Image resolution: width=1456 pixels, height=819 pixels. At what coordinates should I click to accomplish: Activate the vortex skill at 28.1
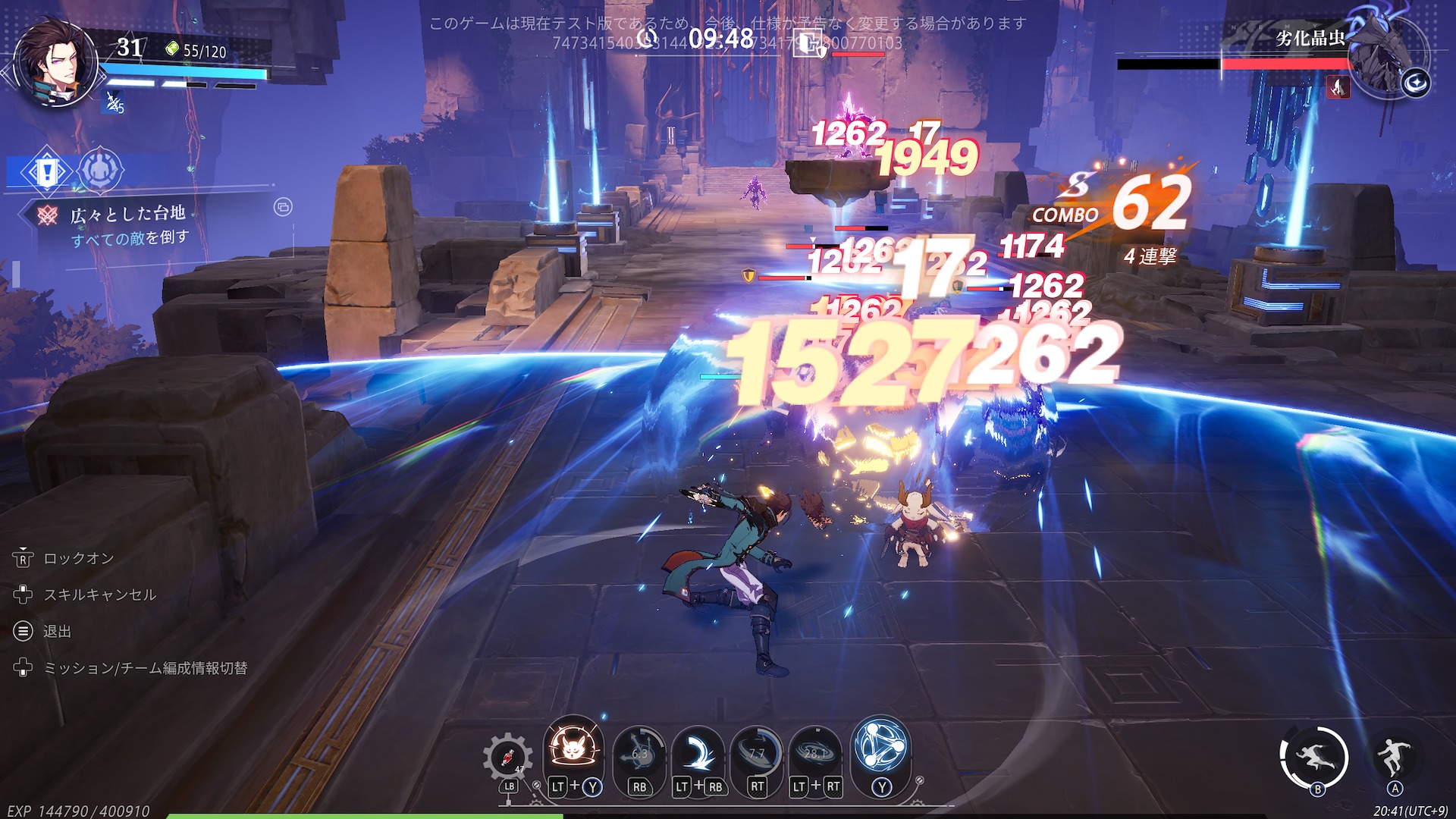click(815, 753)
